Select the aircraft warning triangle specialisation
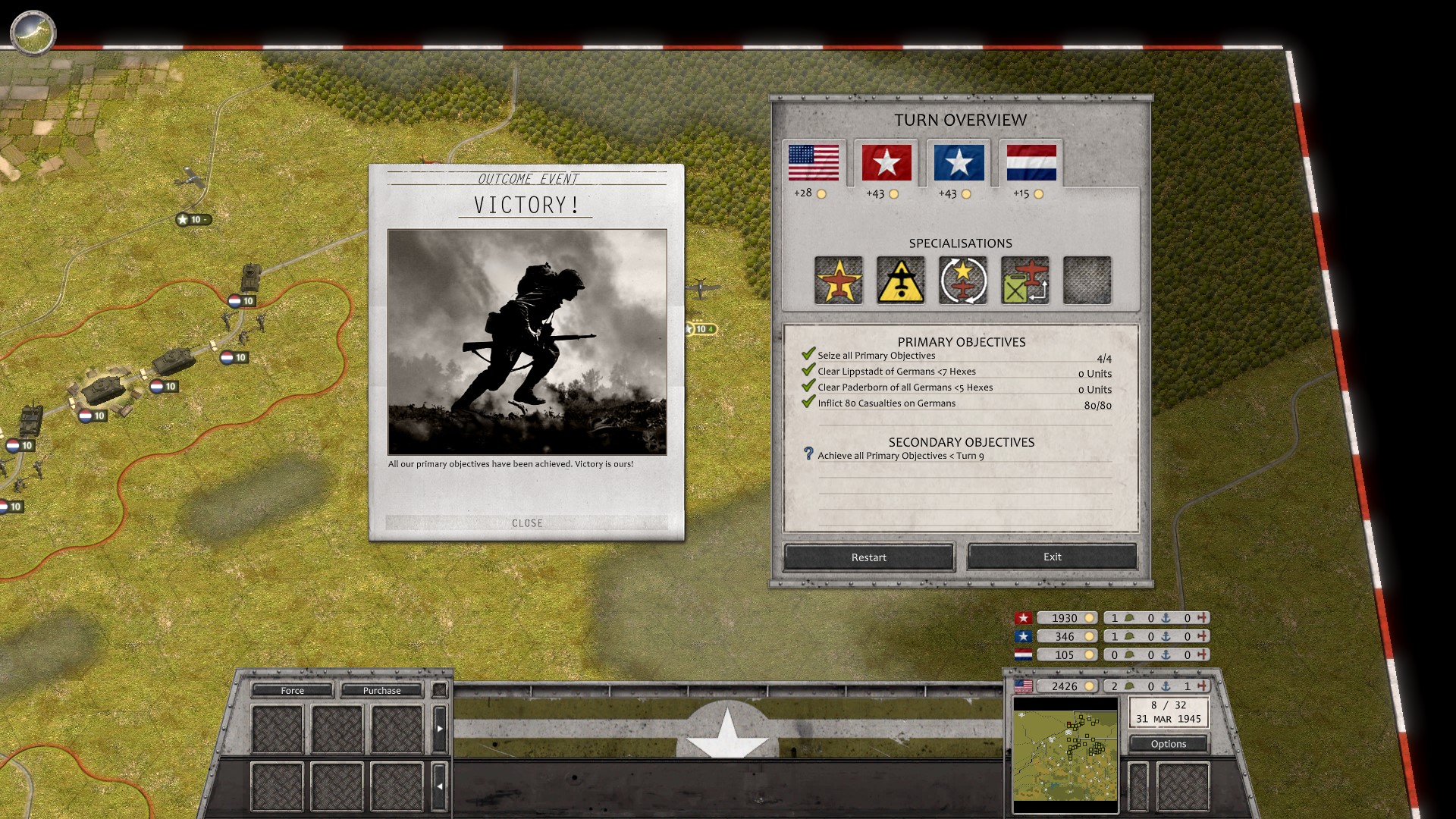 [x=900, y=280]
